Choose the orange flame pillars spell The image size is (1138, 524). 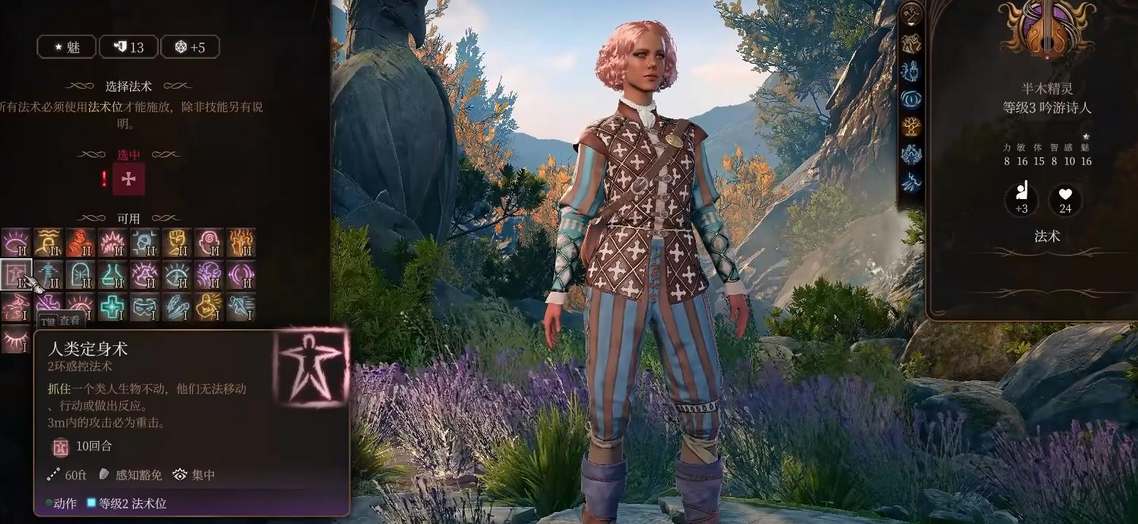click(x=240, y=242)
